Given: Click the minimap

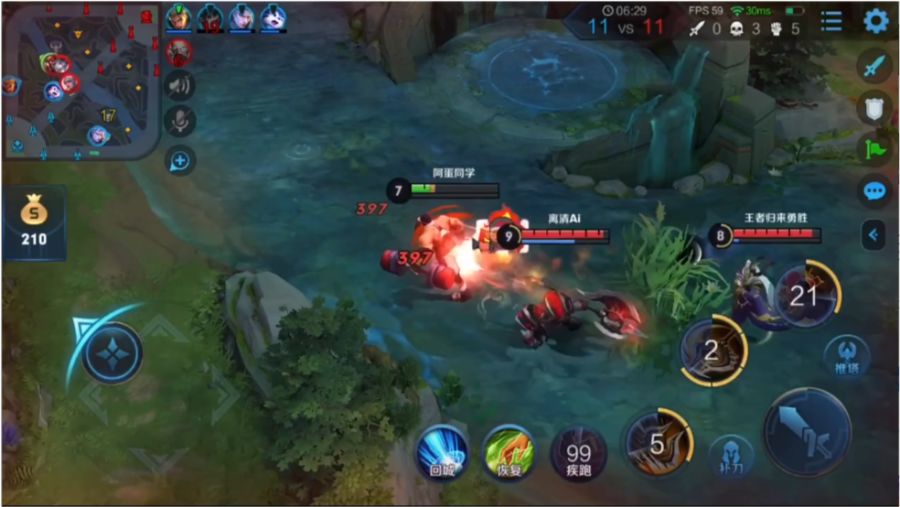Looking at the screenshot, I should [81, 80].
